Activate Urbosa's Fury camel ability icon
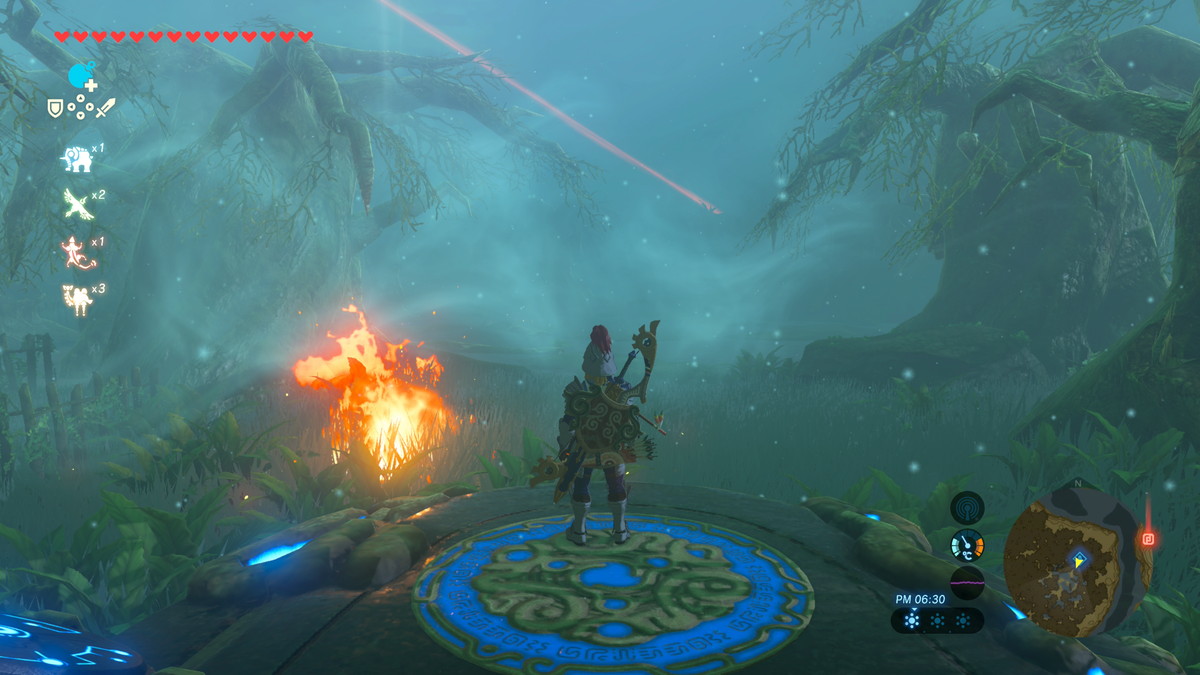Image resolution: width=1200 pixels, height=675 pixels. pos(76,298)
